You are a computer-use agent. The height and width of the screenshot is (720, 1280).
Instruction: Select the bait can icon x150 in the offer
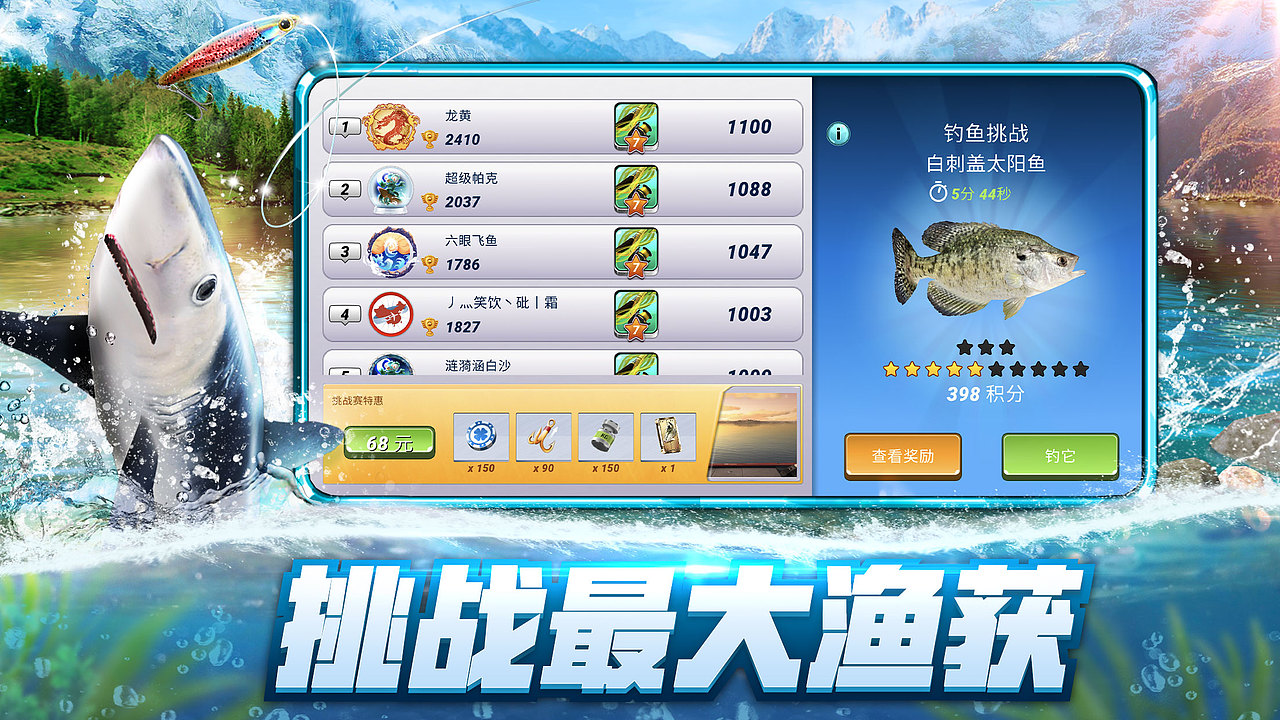(607, 438)
